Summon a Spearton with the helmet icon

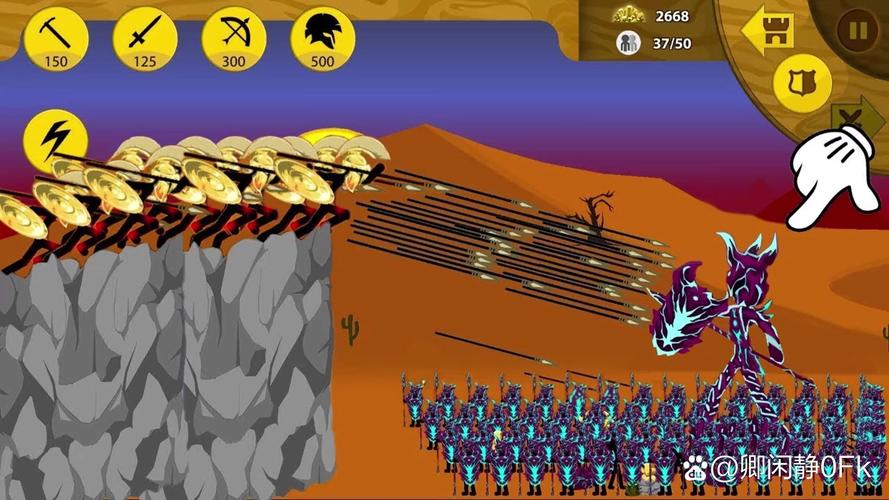point(322,38)
